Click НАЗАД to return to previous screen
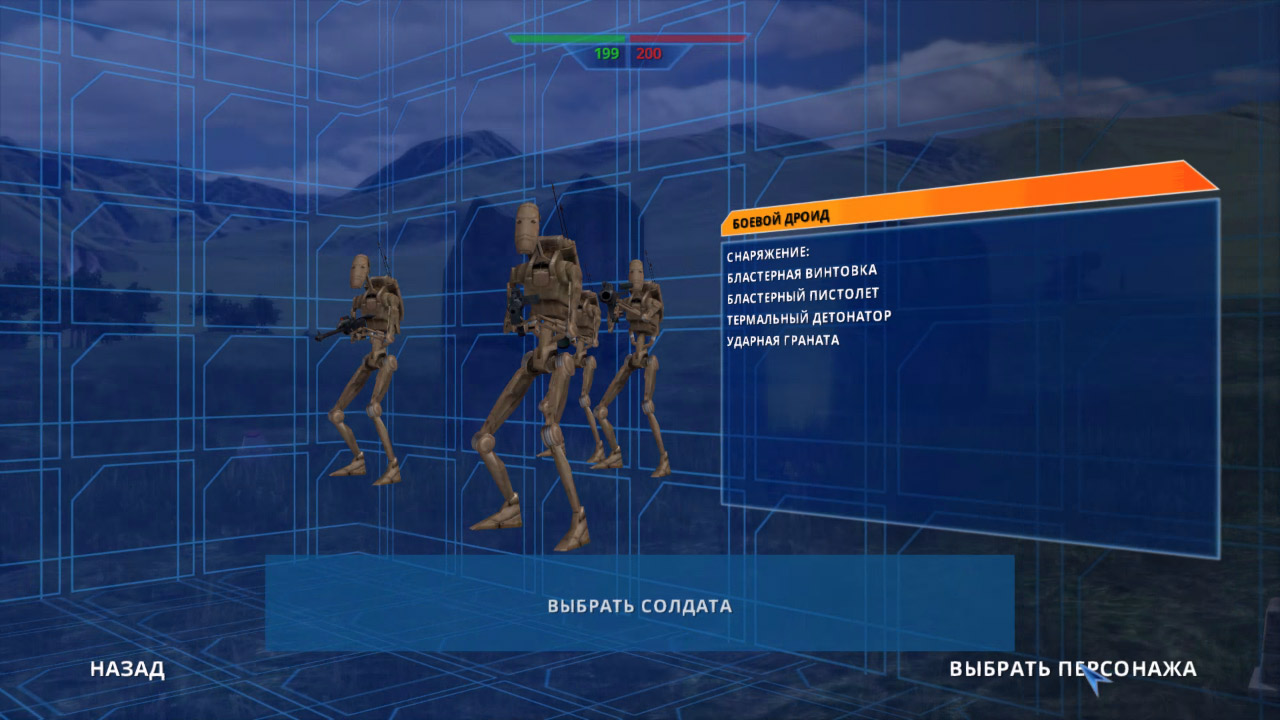1280x720 pixels. point(125,671)
